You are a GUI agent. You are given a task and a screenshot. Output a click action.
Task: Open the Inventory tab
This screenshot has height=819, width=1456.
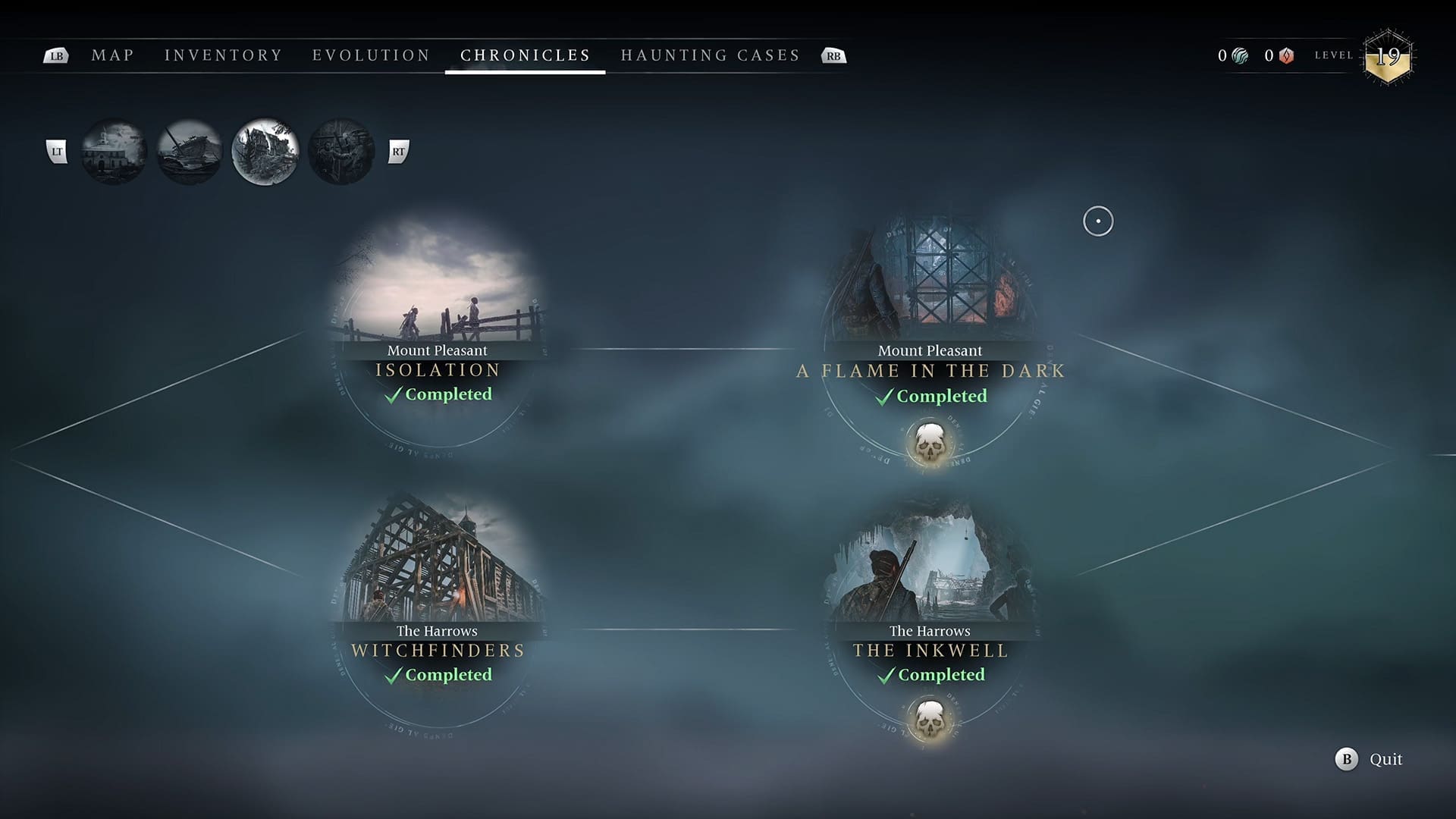(x=223, y=55)
